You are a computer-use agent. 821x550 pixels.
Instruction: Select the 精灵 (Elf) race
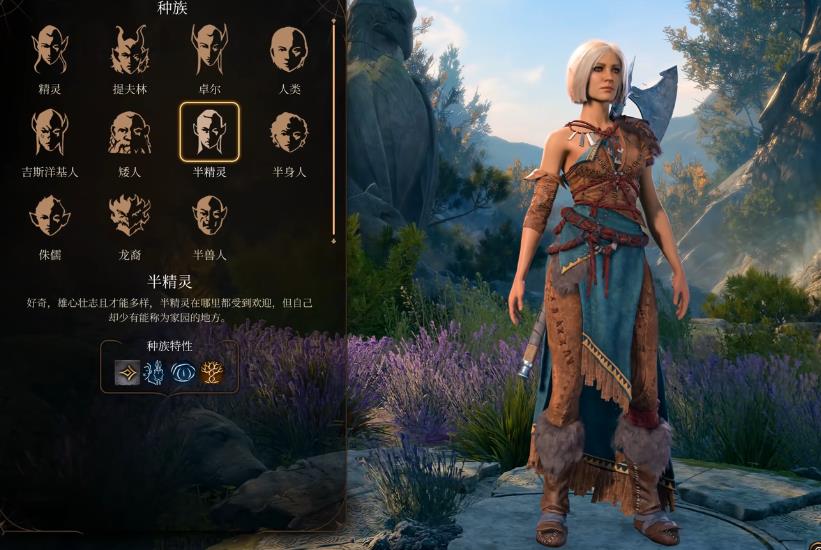50,50
